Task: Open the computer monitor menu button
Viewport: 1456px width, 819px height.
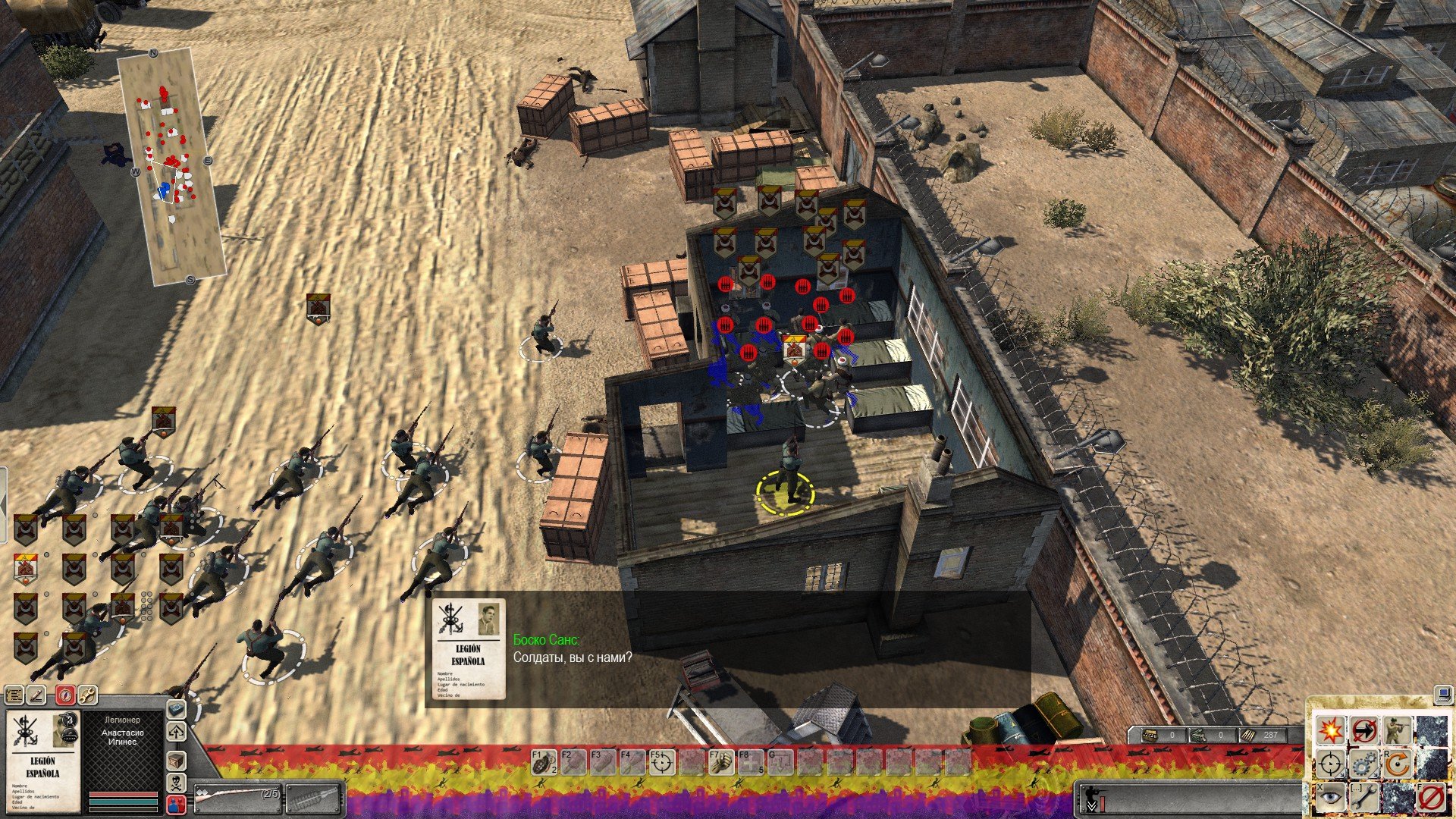Action: [x=1442, y=694]
